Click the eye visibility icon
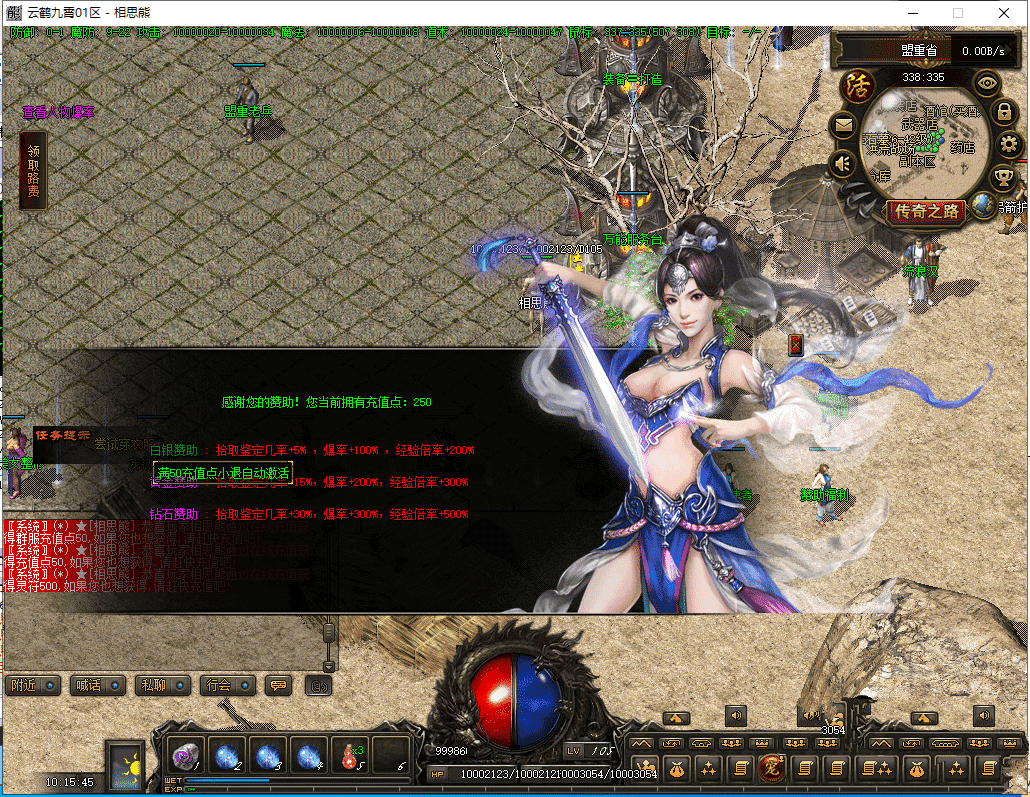This screenshot has width=1030, height=797. click(988, 83)
